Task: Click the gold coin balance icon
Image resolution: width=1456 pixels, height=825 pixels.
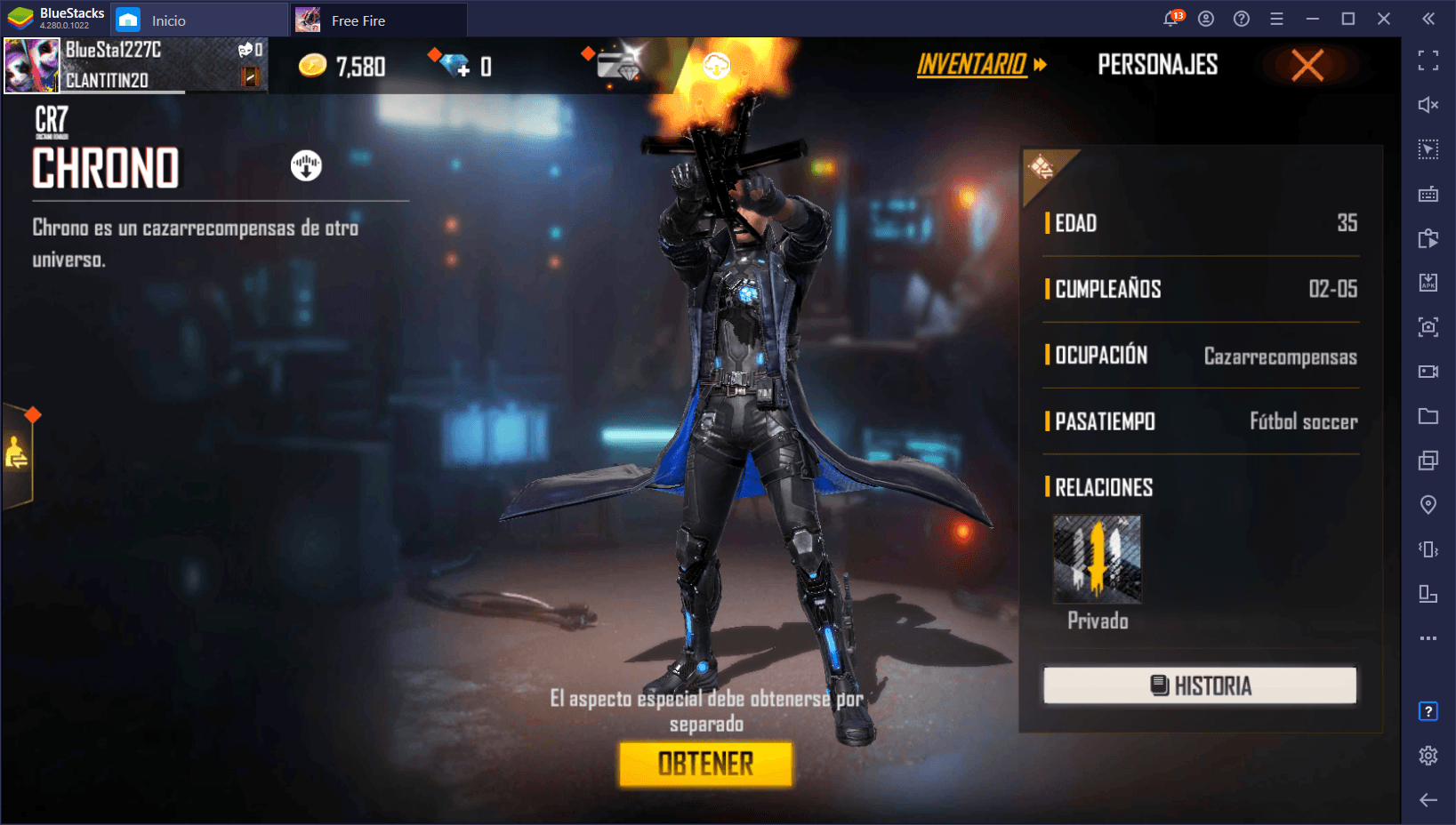Action: click(312, 66)
